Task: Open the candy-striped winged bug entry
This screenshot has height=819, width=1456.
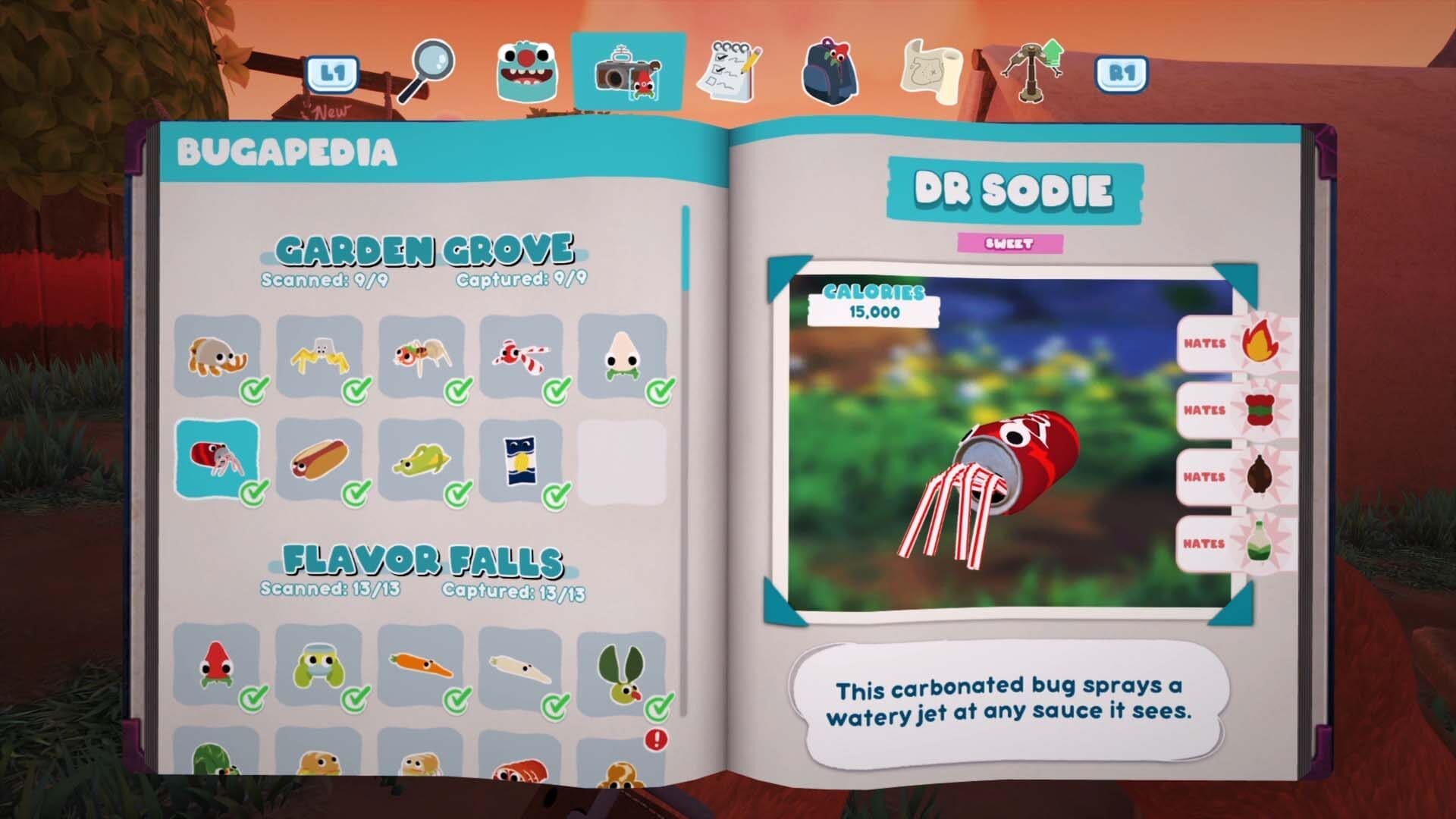Action: point(522,356)
